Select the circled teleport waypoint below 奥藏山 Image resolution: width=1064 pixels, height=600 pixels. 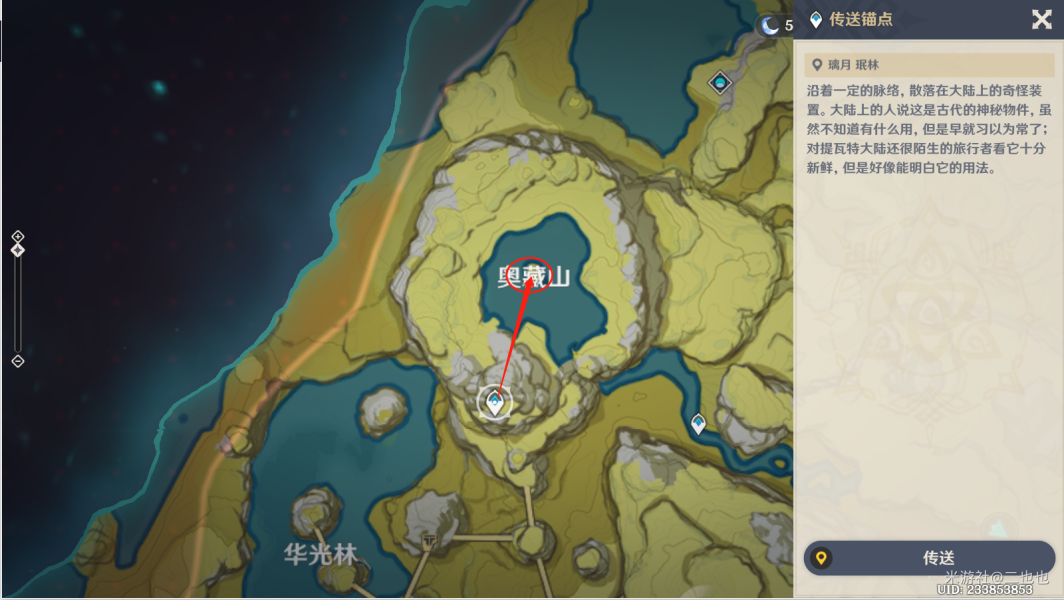[x=494, y=402]
